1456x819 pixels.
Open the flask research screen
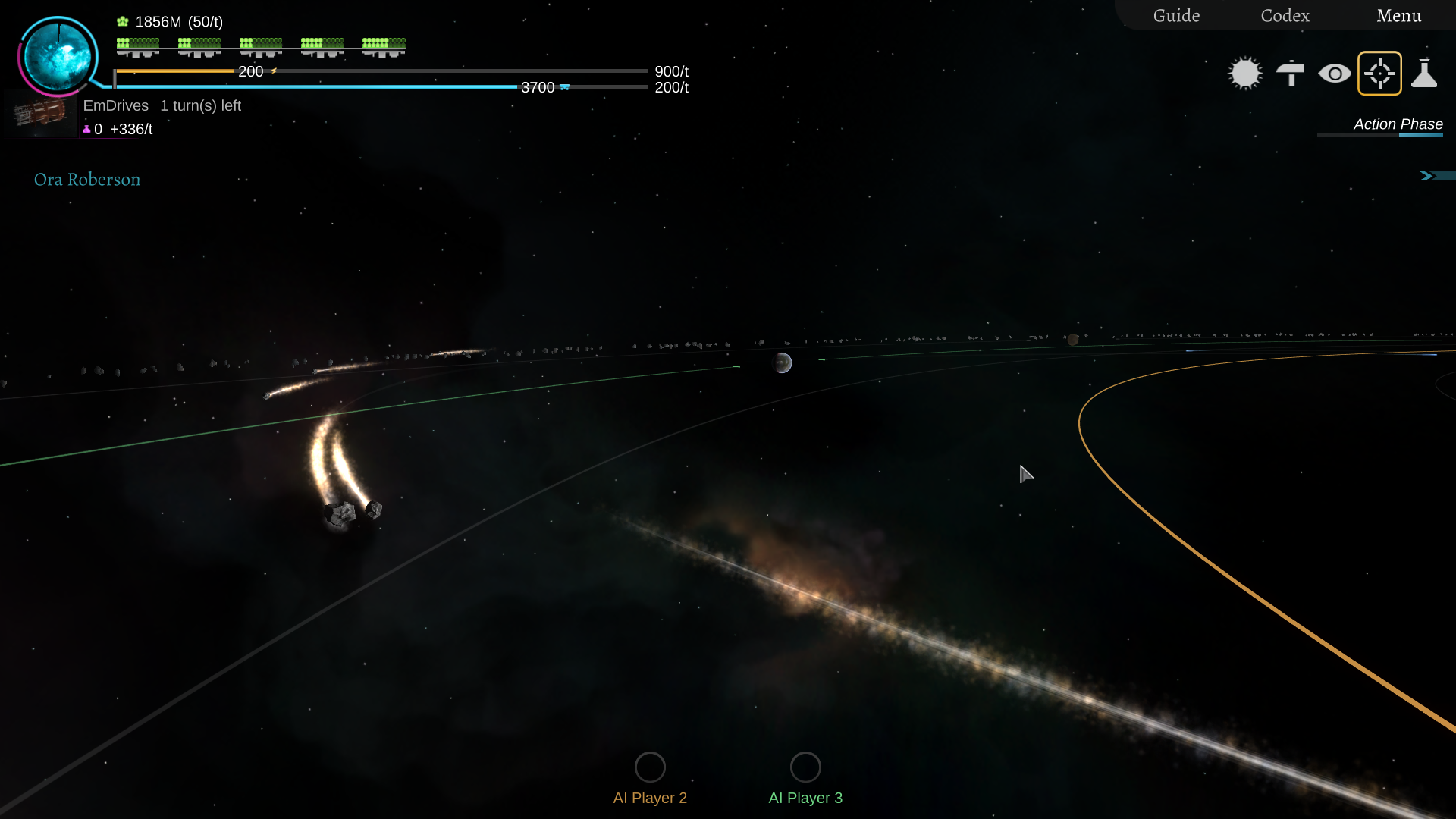(x=1425, y=73)
